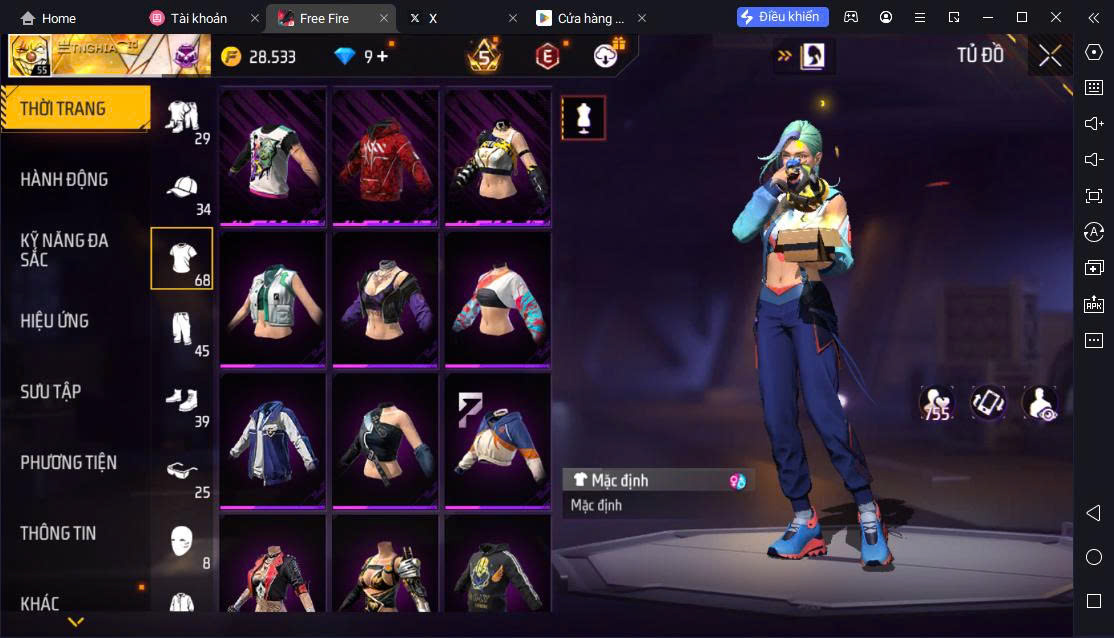The height and width of the screenshot is (638, 1114).
Task: Switch to the HIỆU ỨNG tab
Action: pyautogui.click(x=55, y=321)
